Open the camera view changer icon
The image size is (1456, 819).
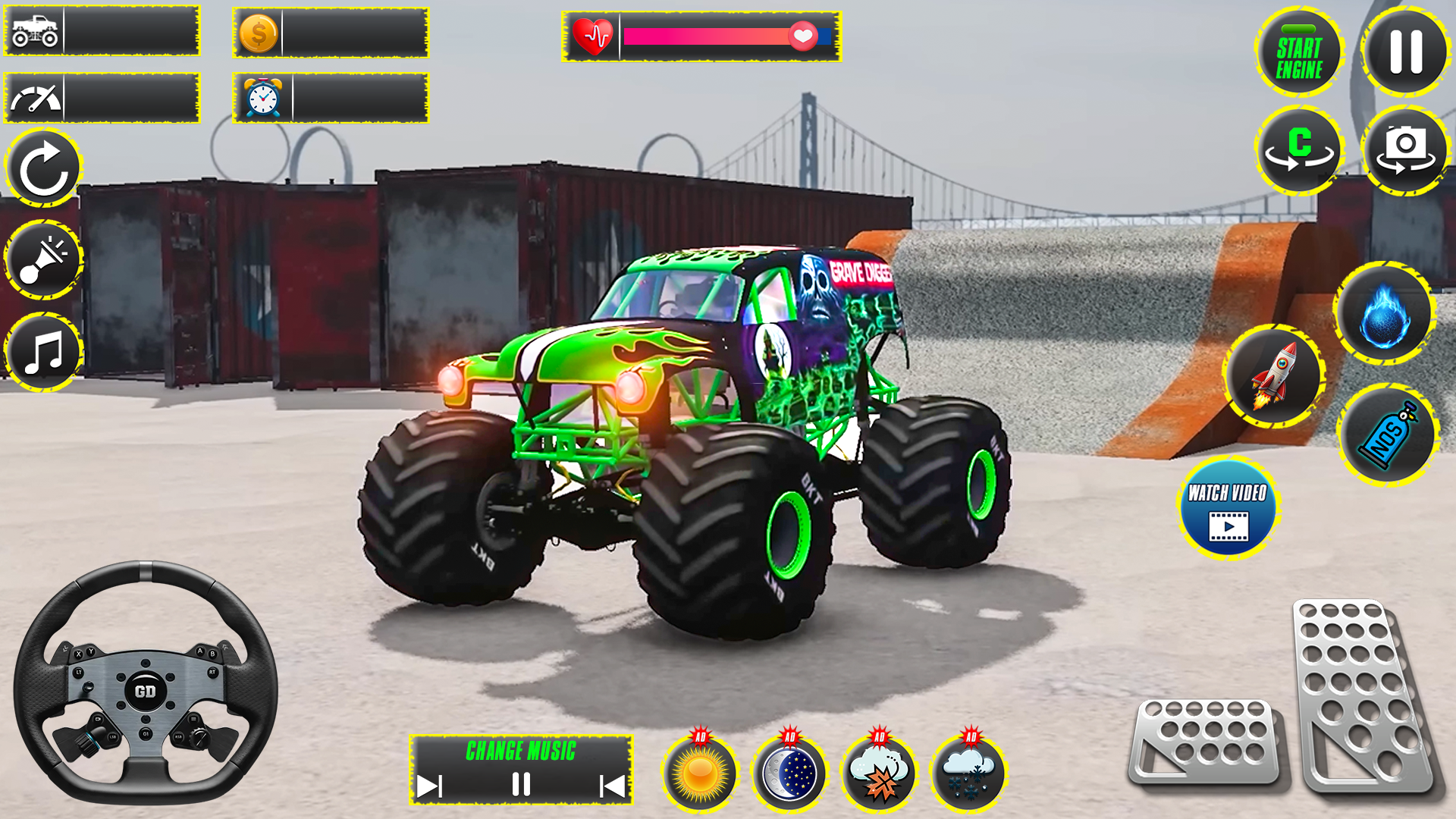pyautogui.click(x=1407, y=149)
